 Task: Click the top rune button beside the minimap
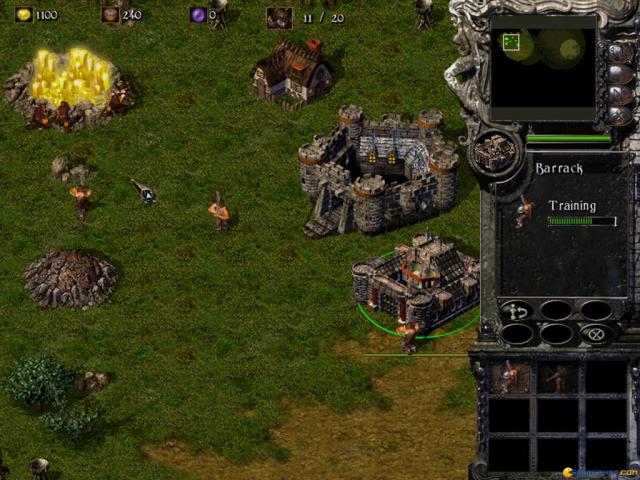click(620, 51)
